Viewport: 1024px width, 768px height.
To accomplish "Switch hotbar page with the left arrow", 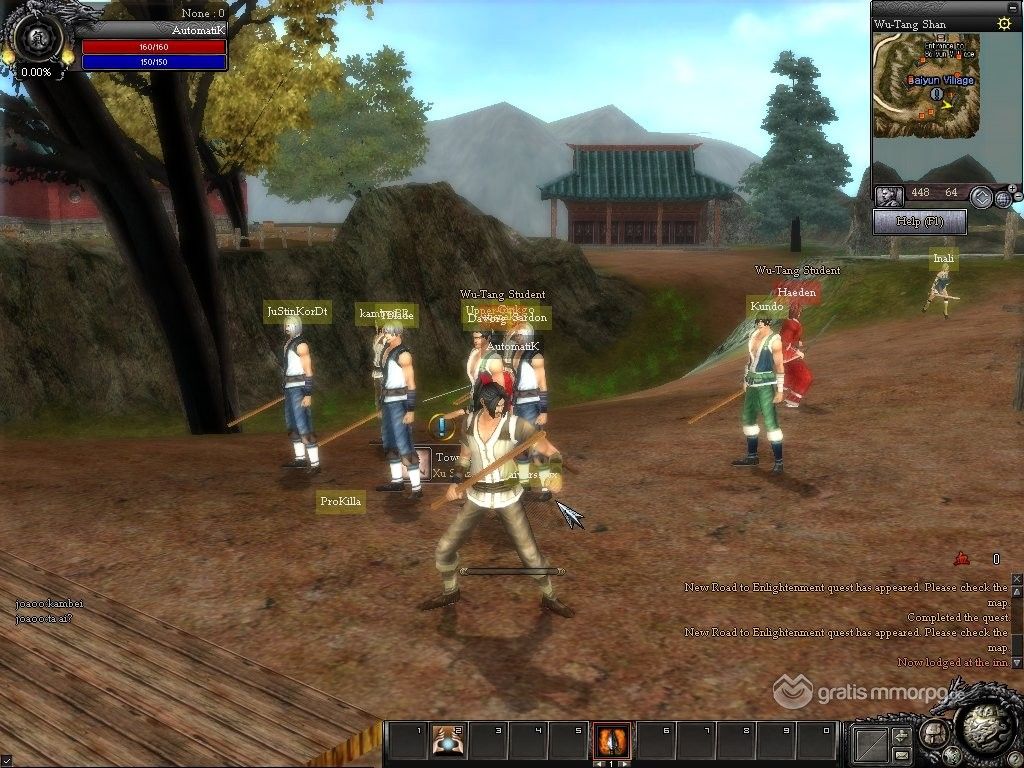I will click(597, 763).
